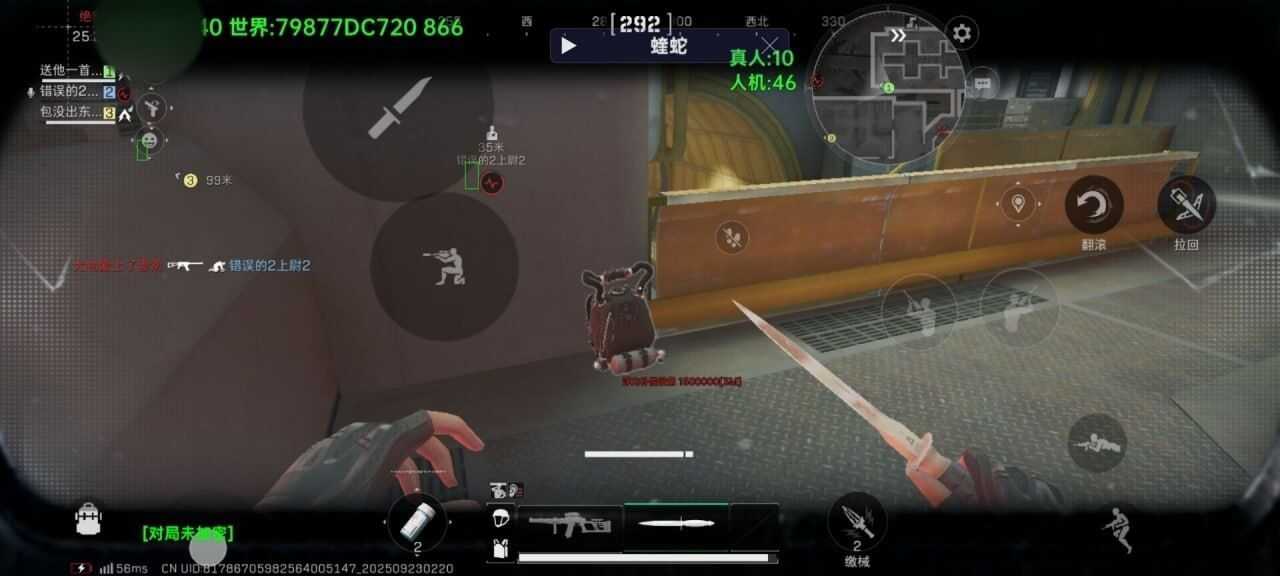Tap the 翻滚 roll button
This screenshot has width=1280, height=576.
click(1094, 205)
